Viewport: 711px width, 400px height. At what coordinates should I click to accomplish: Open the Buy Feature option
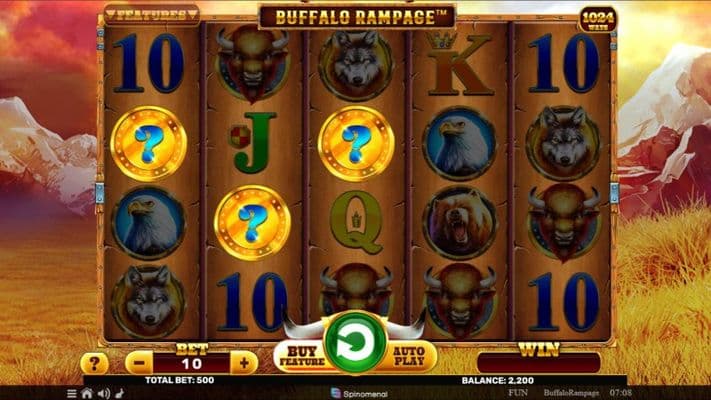point(298,355)
